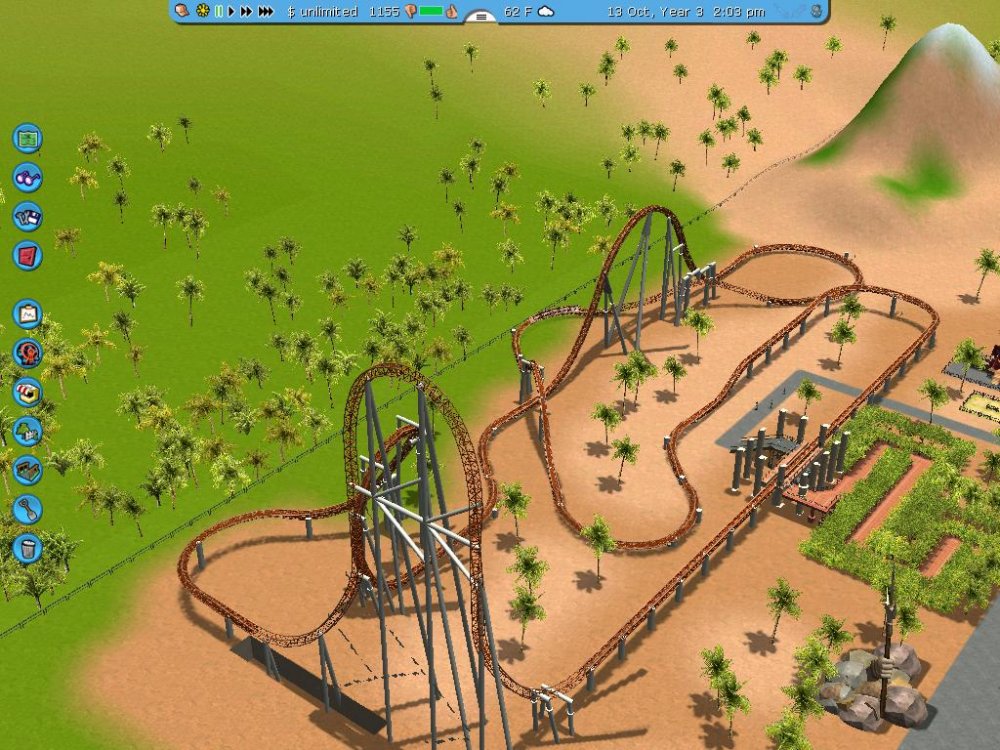The width and height of the screenshot is (1000, 750).
Task: Open the rides menu (Ferris wheel icon)
Action: (27, 353)
